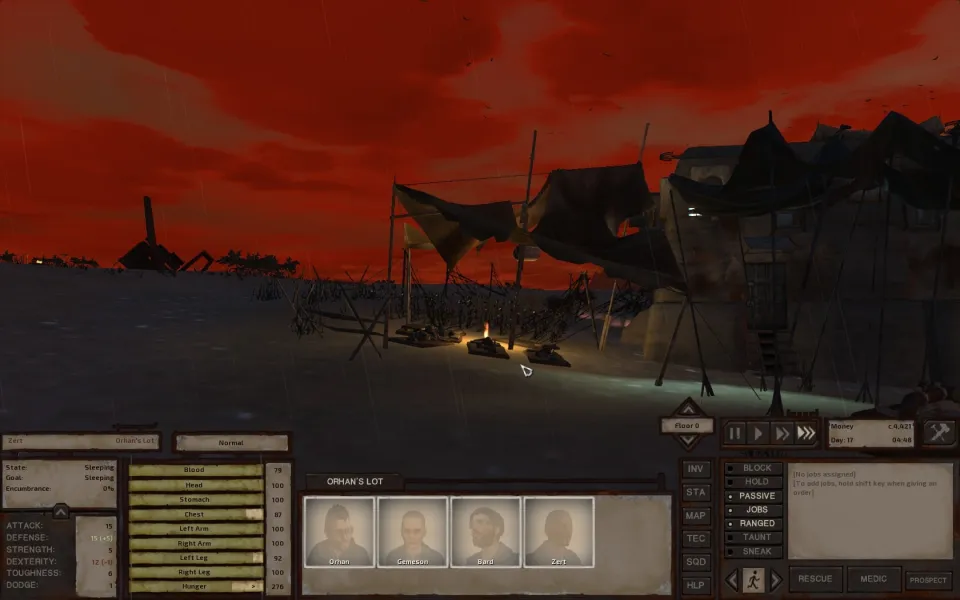Toggle the HOLD order
960x600 pixels.
coord(756,482)
